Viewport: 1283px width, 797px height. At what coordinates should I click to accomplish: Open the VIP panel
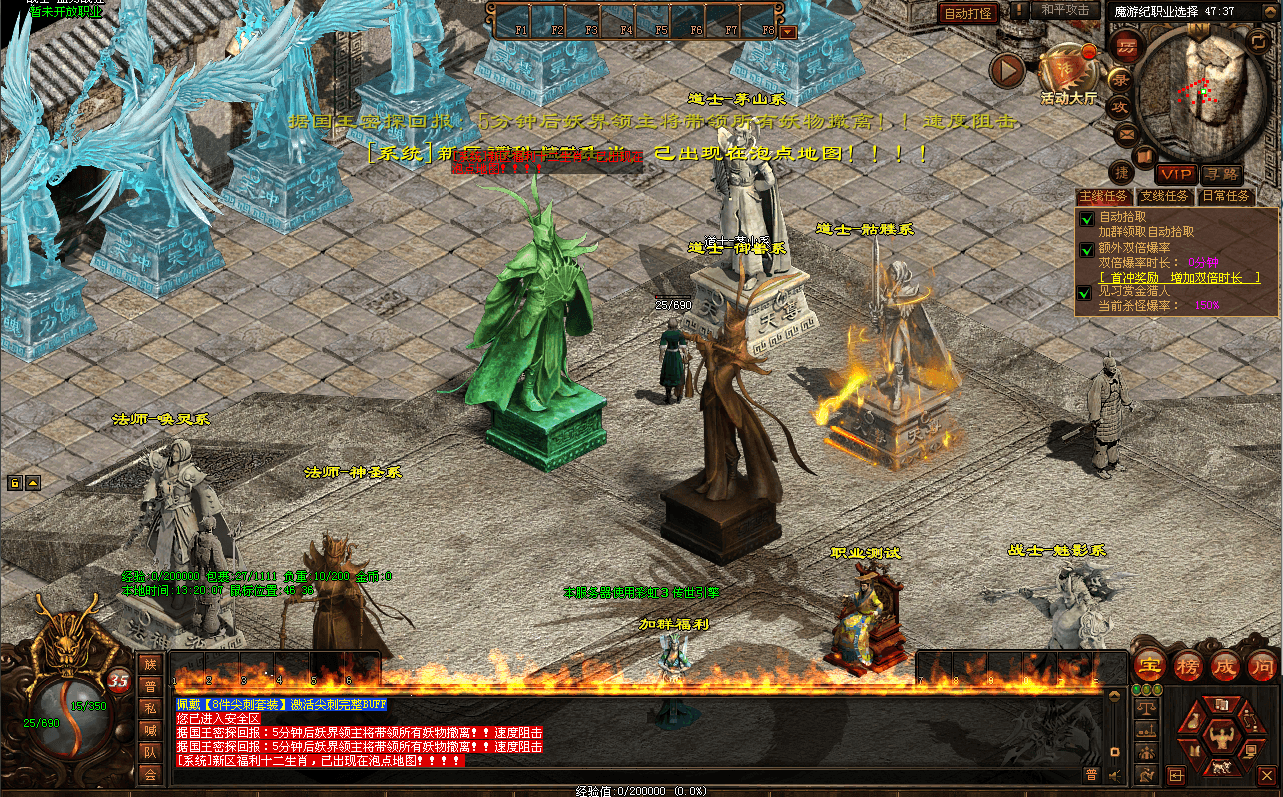pos(1176,174)
